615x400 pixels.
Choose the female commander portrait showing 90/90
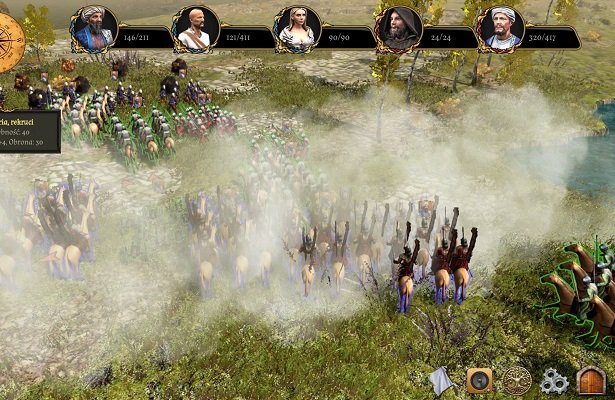pos(297,30)
